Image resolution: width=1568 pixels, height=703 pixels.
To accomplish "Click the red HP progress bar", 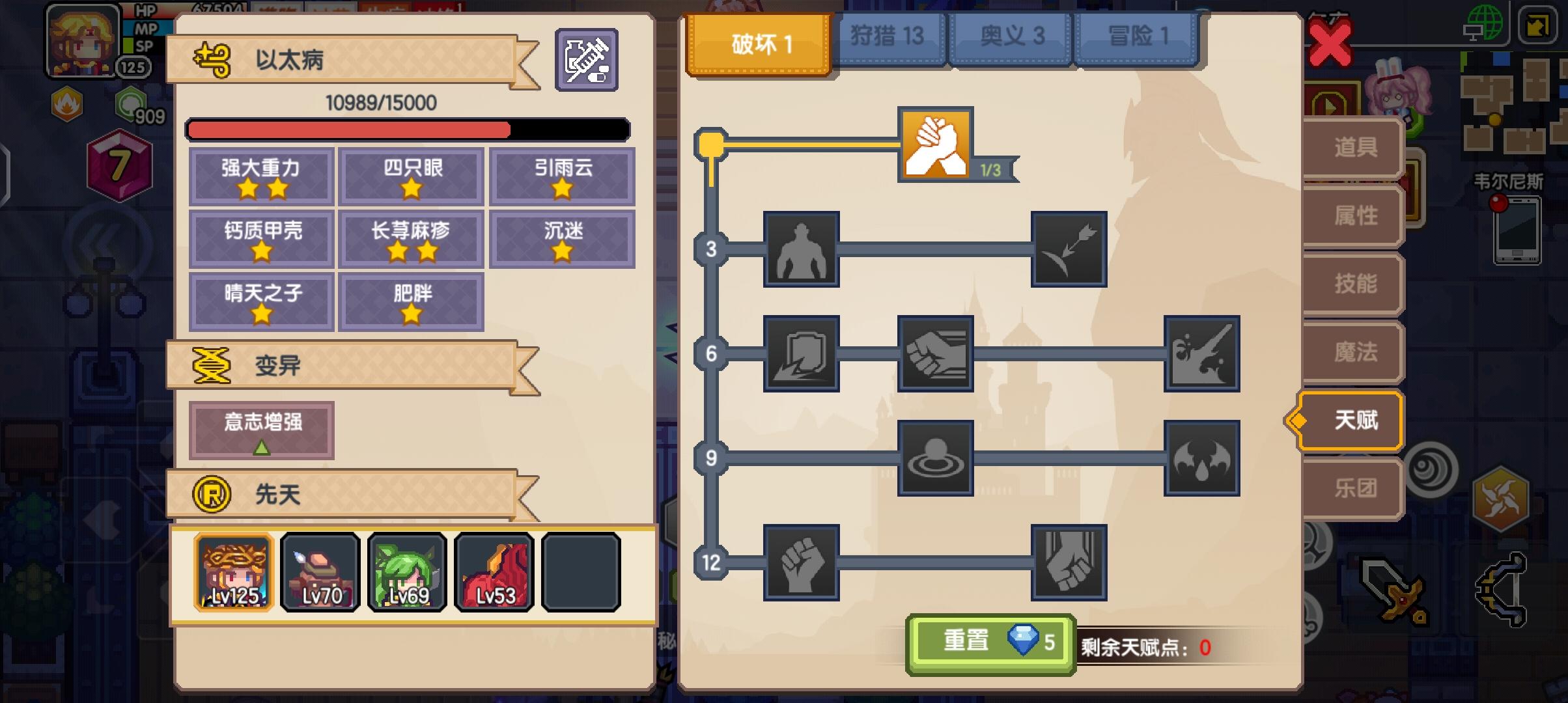I will tap(348, 130).
